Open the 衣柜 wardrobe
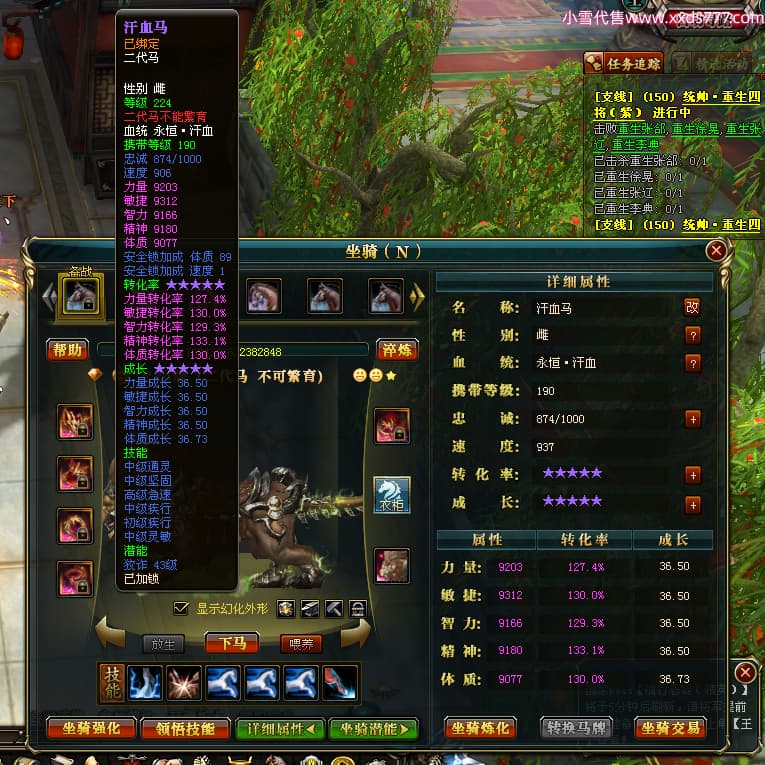The width and height of the screenshot is (765, 765). coord(392,496)
